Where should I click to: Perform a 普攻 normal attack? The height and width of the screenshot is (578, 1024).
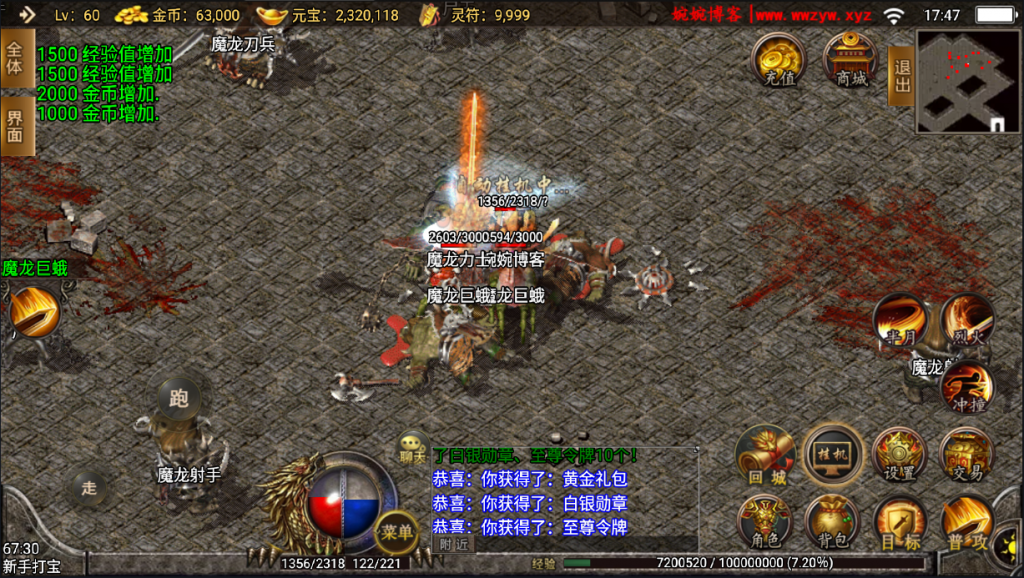pyautogui.click(x=967, y=523)
